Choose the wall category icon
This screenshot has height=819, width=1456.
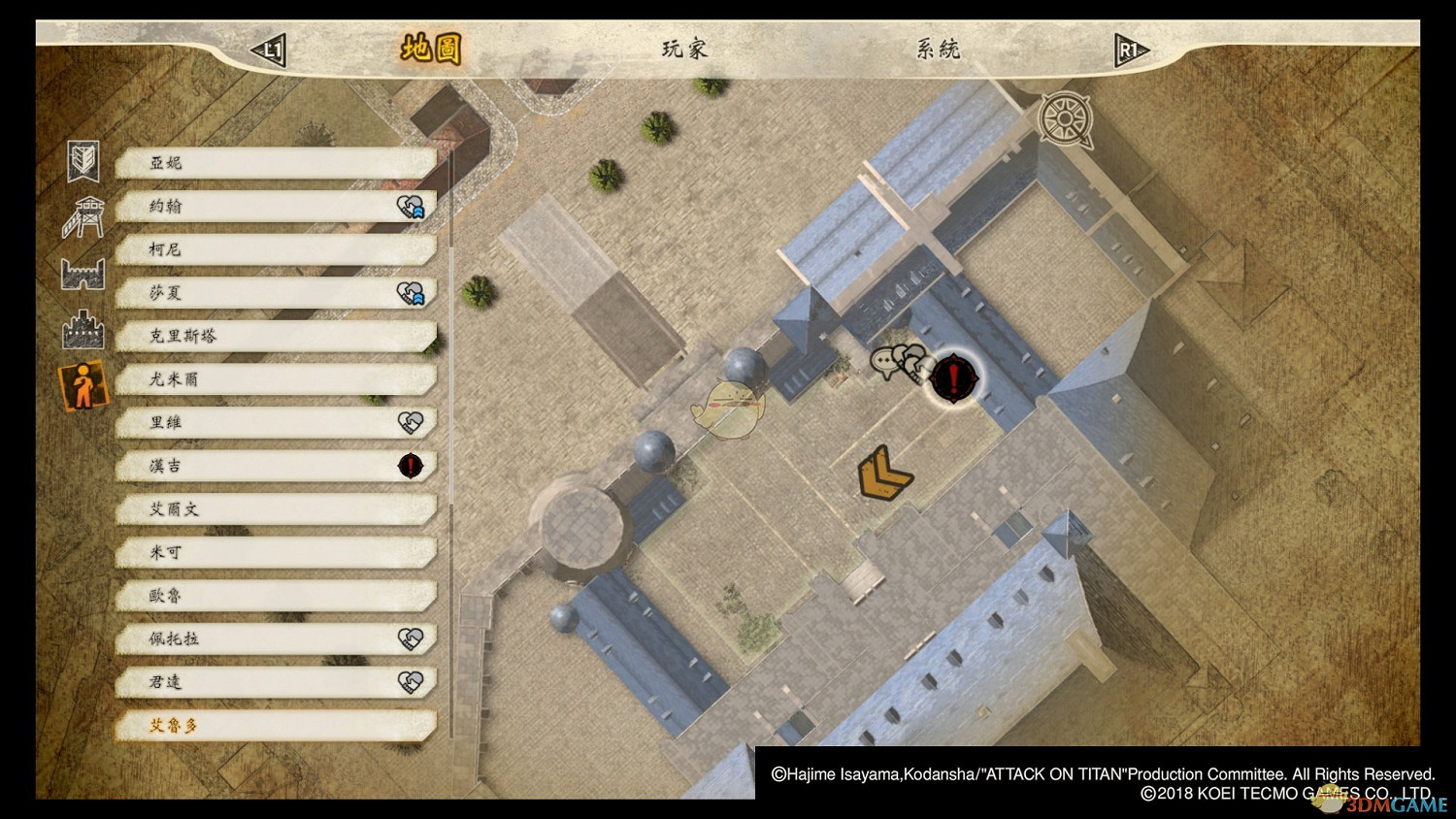click(x=83, y=274)
